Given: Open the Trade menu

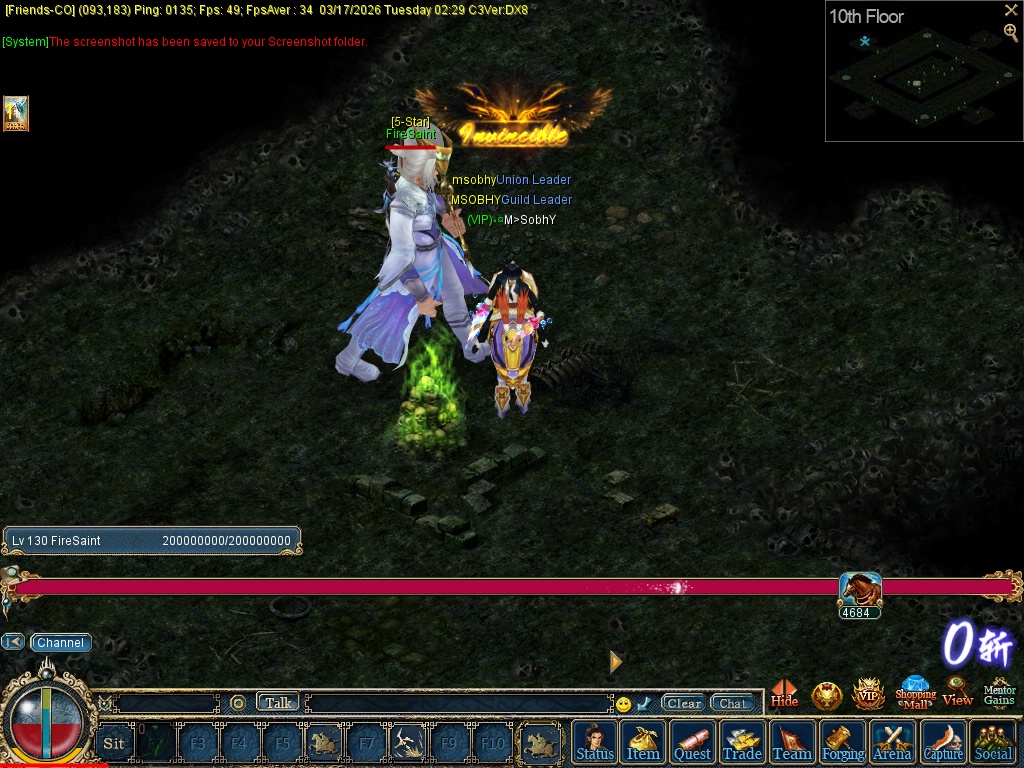Looking at the screenshot, I should [742, 742].
